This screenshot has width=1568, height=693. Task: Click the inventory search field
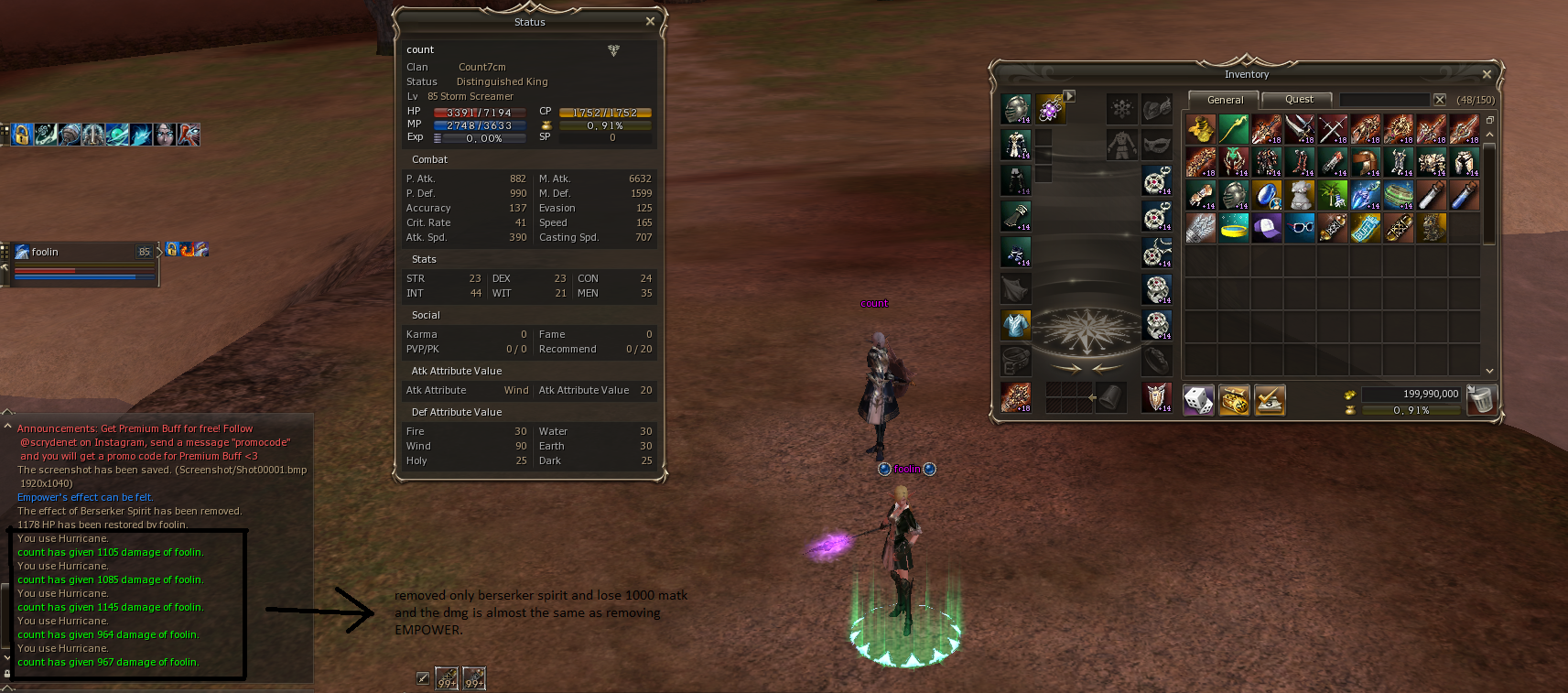1383,100
